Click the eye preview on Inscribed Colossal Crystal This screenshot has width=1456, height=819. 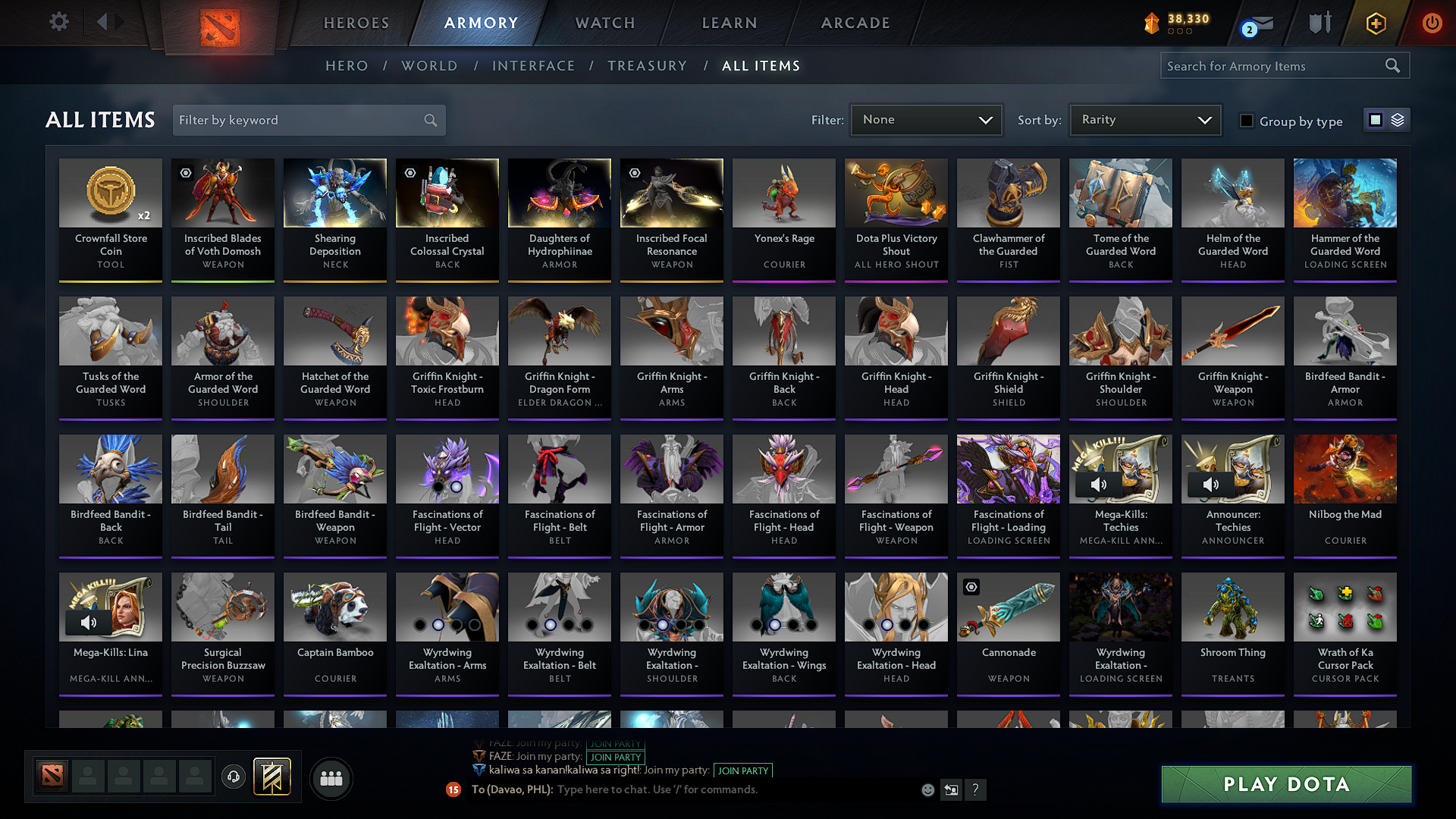coord(410,173)
